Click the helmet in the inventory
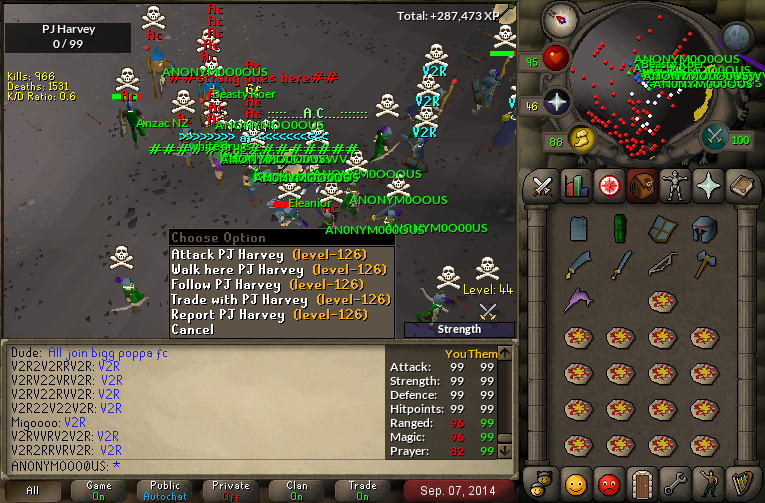Viewport: 765px width, 503px height. [x=704, y=229]
